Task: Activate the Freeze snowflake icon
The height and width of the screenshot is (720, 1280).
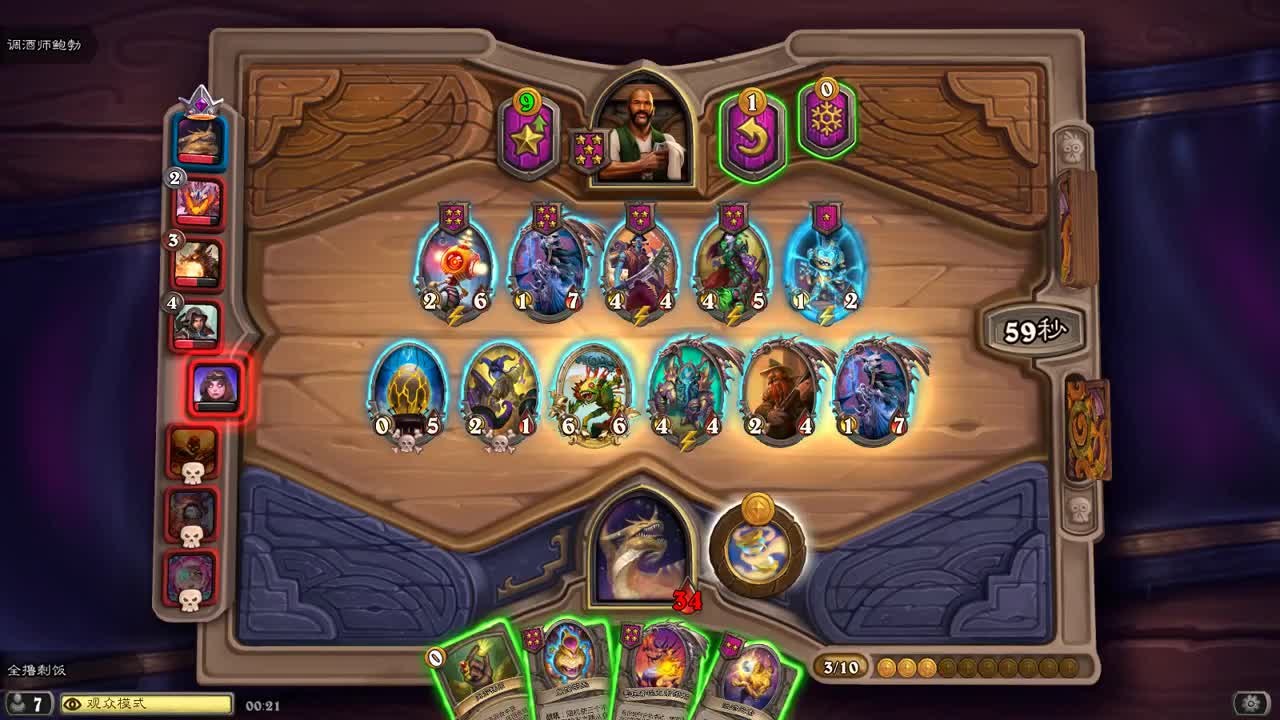Action: click(x=826, y=125)
